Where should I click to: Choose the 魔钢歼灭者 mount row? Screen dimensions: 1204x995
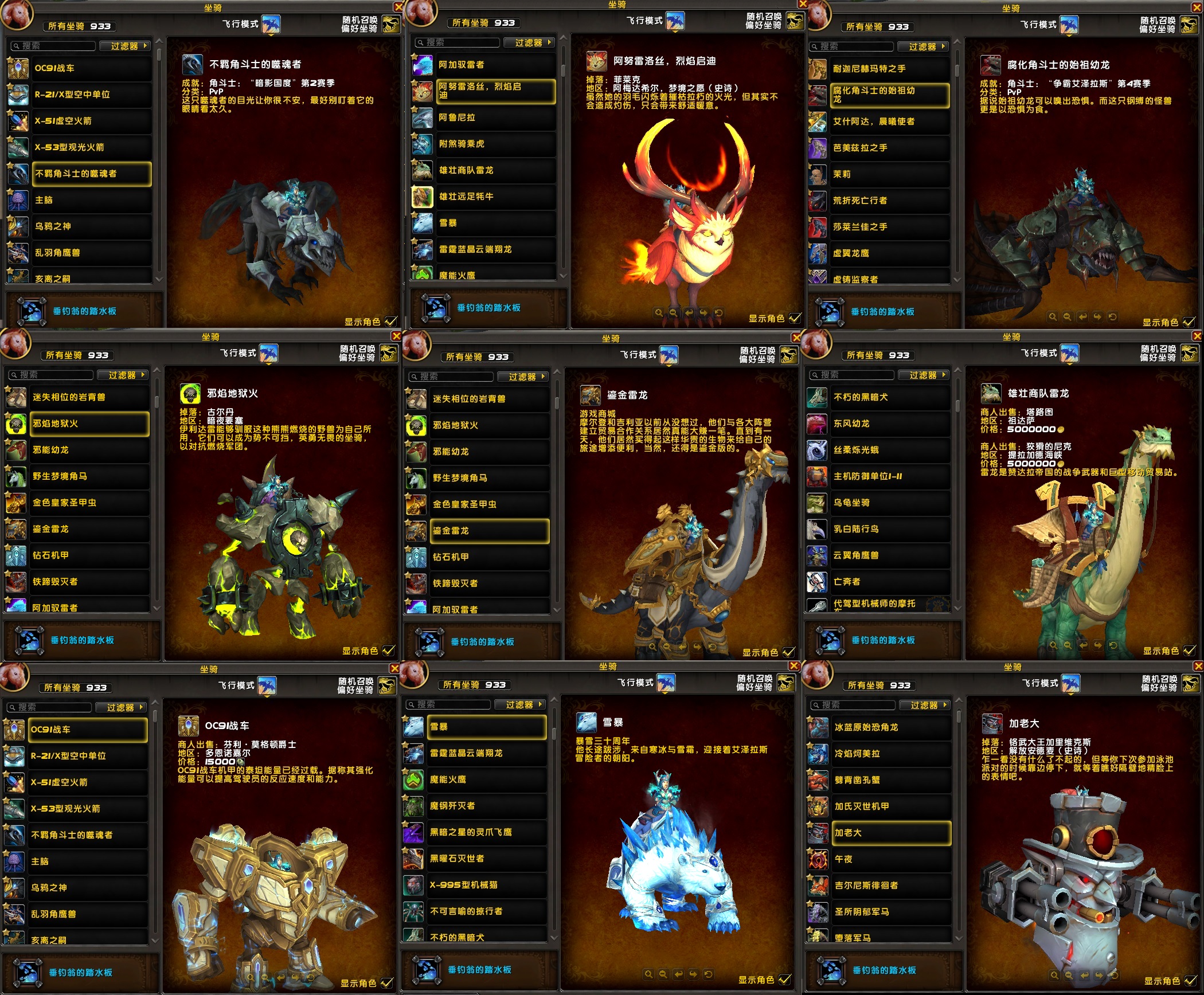pos(487,806)
